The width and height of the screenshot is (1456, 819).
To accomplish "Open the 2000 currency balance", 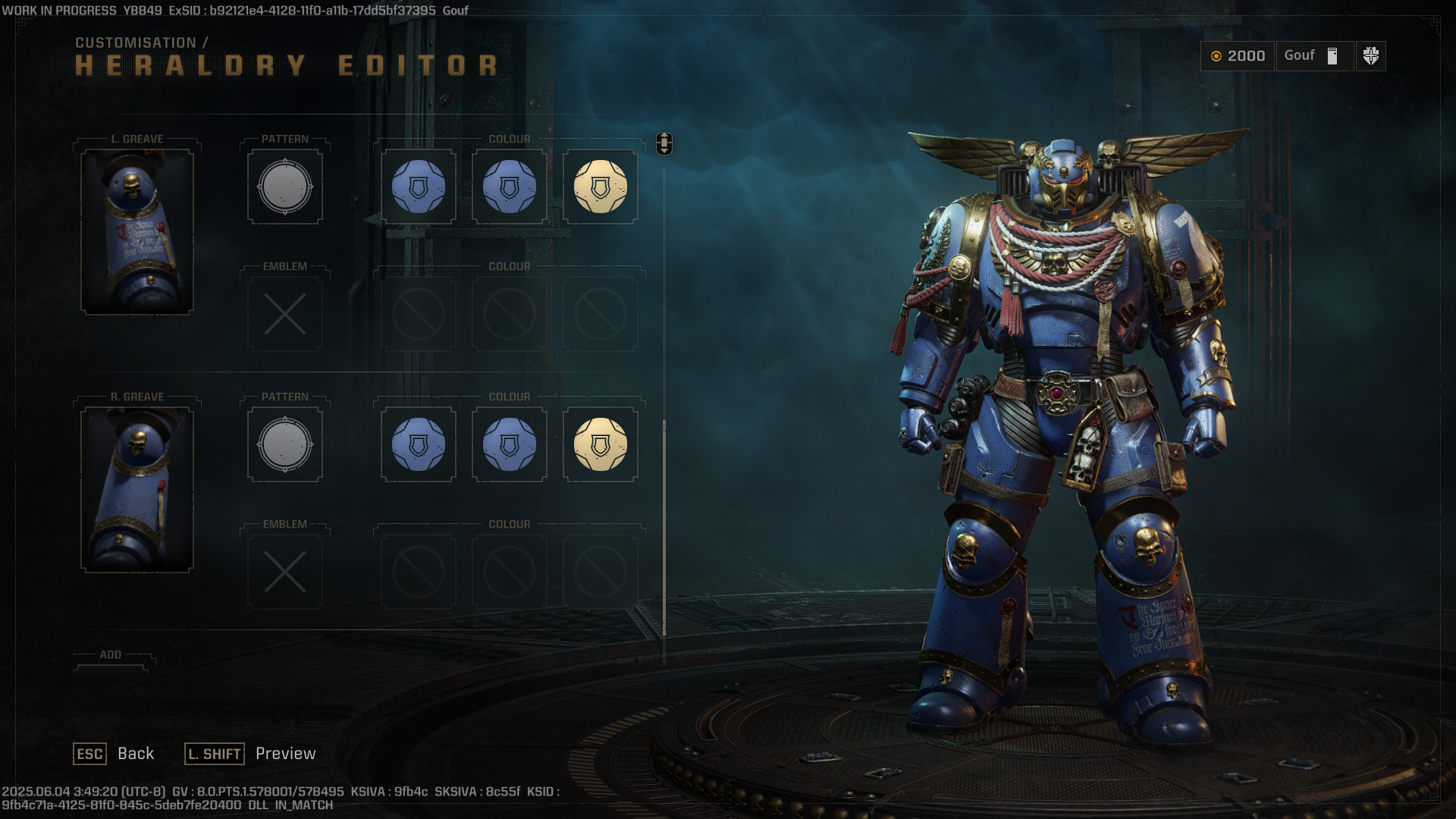I will [1238, 56].
